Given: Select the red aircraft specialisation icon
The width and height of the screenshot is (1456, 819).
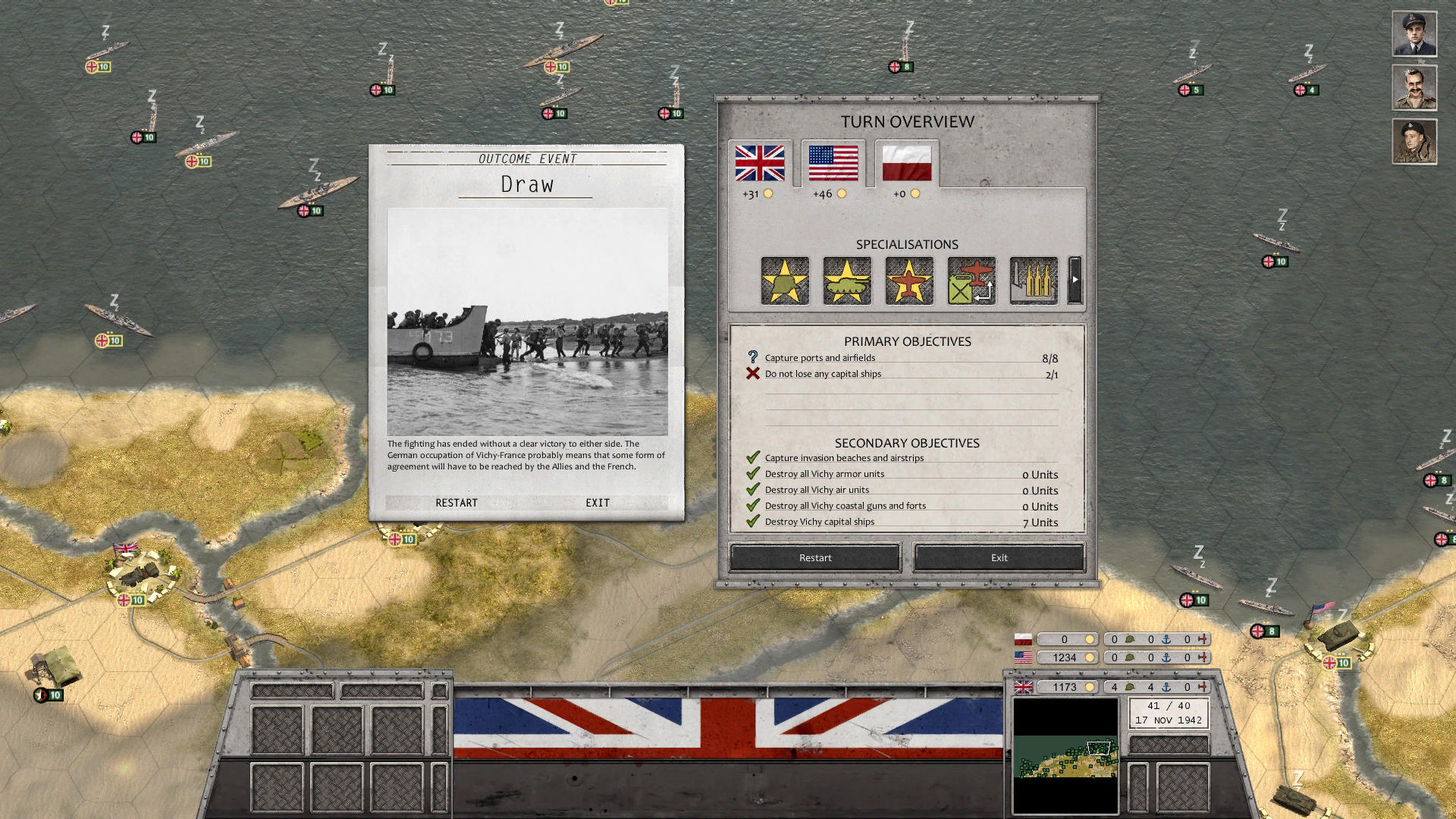Looking at the screenshot, I should [x=908, y=281].
